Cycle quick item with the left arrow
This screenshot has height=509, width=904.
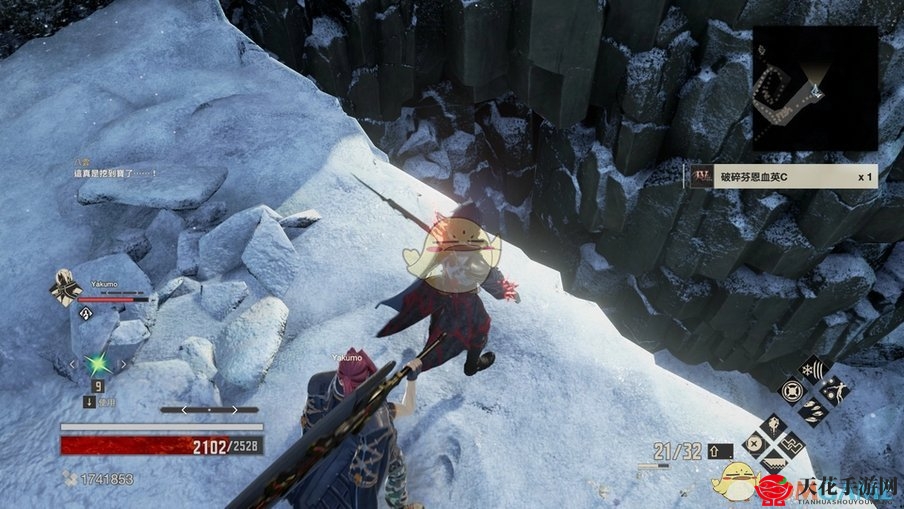coord(72,365)
